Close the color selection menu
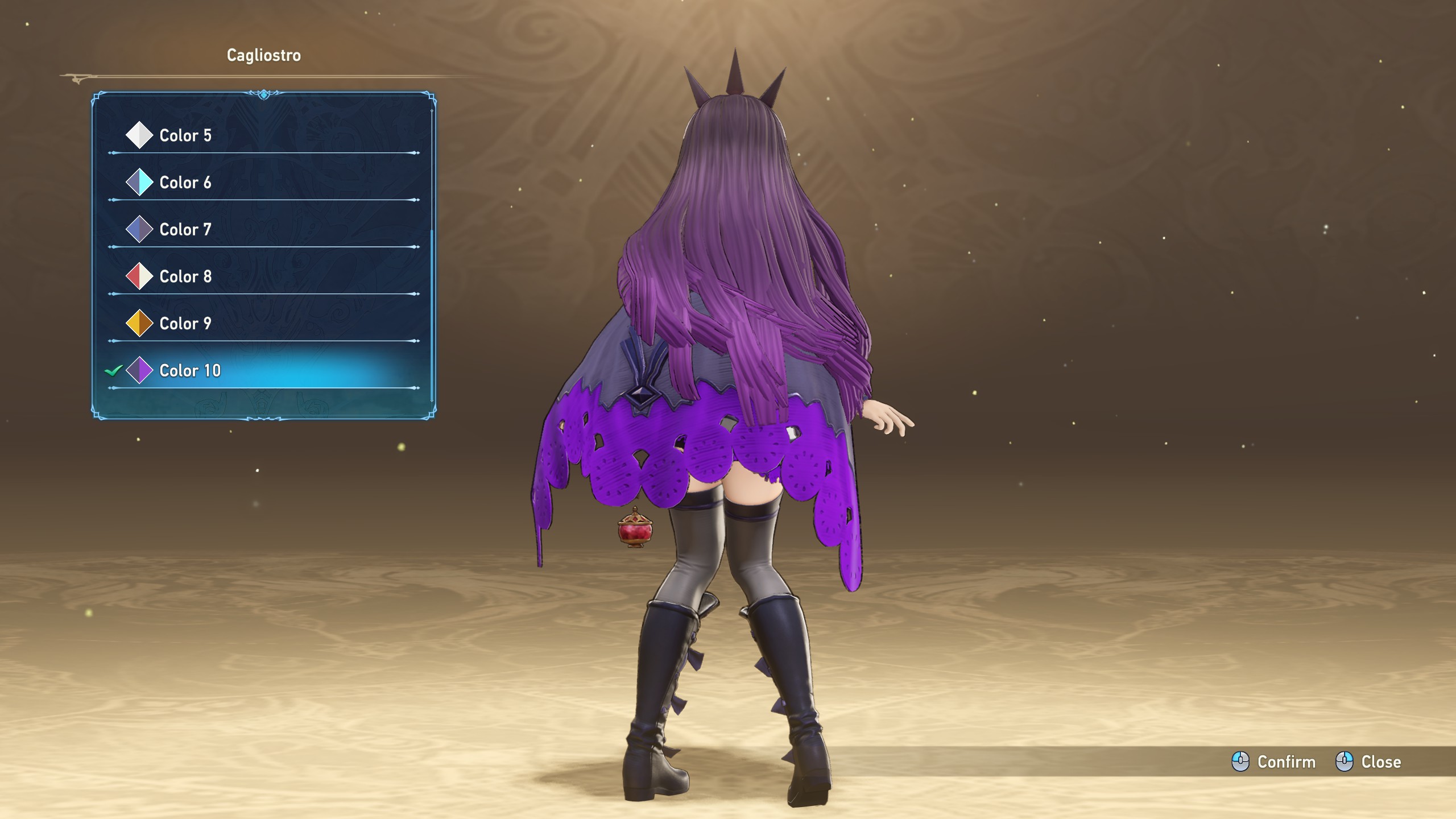The height and width of the screenshot is (819, 1456). tap(1368, 762)
